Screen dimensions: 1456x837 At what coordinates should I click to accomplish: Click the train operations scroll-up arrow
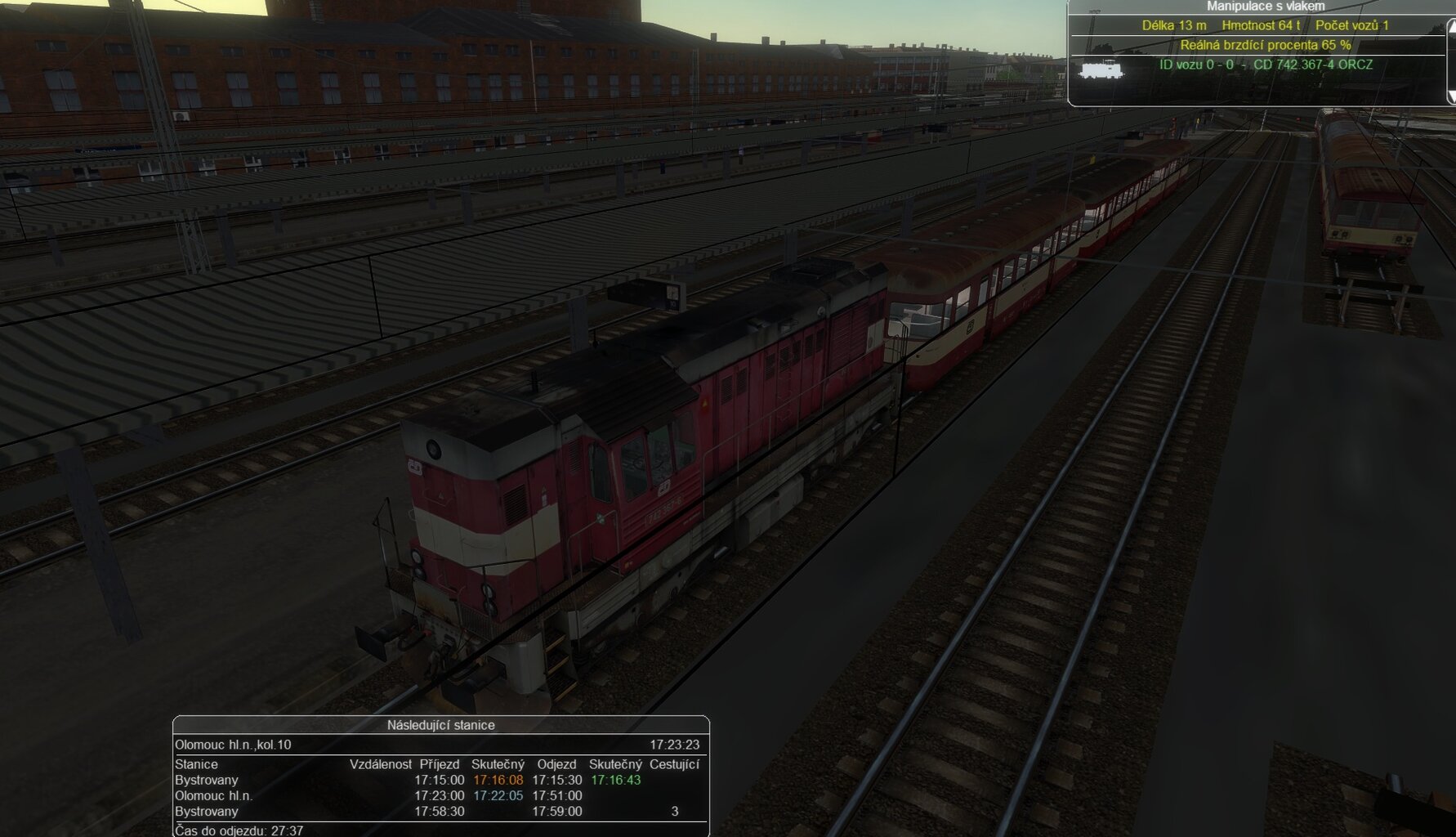[1451, 27]
